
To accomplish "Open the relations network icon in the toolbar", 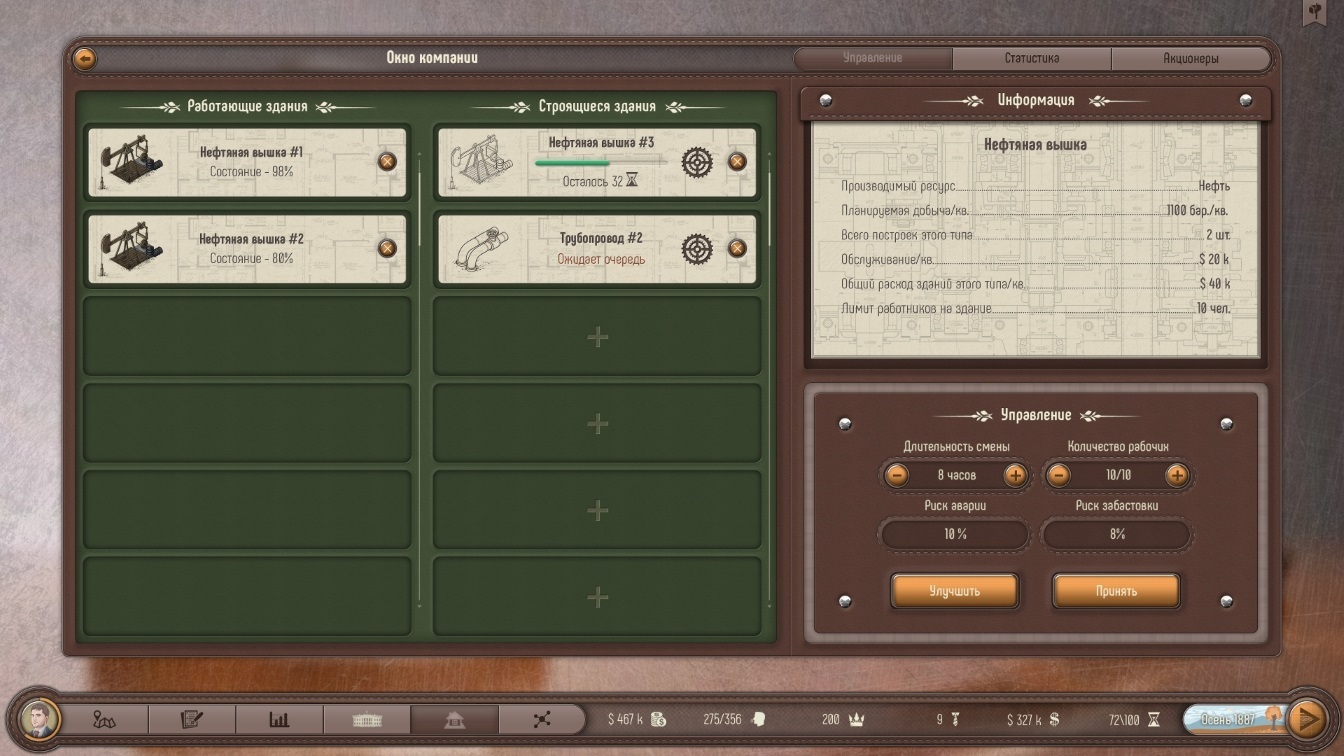I will click(x=540, y=718).
